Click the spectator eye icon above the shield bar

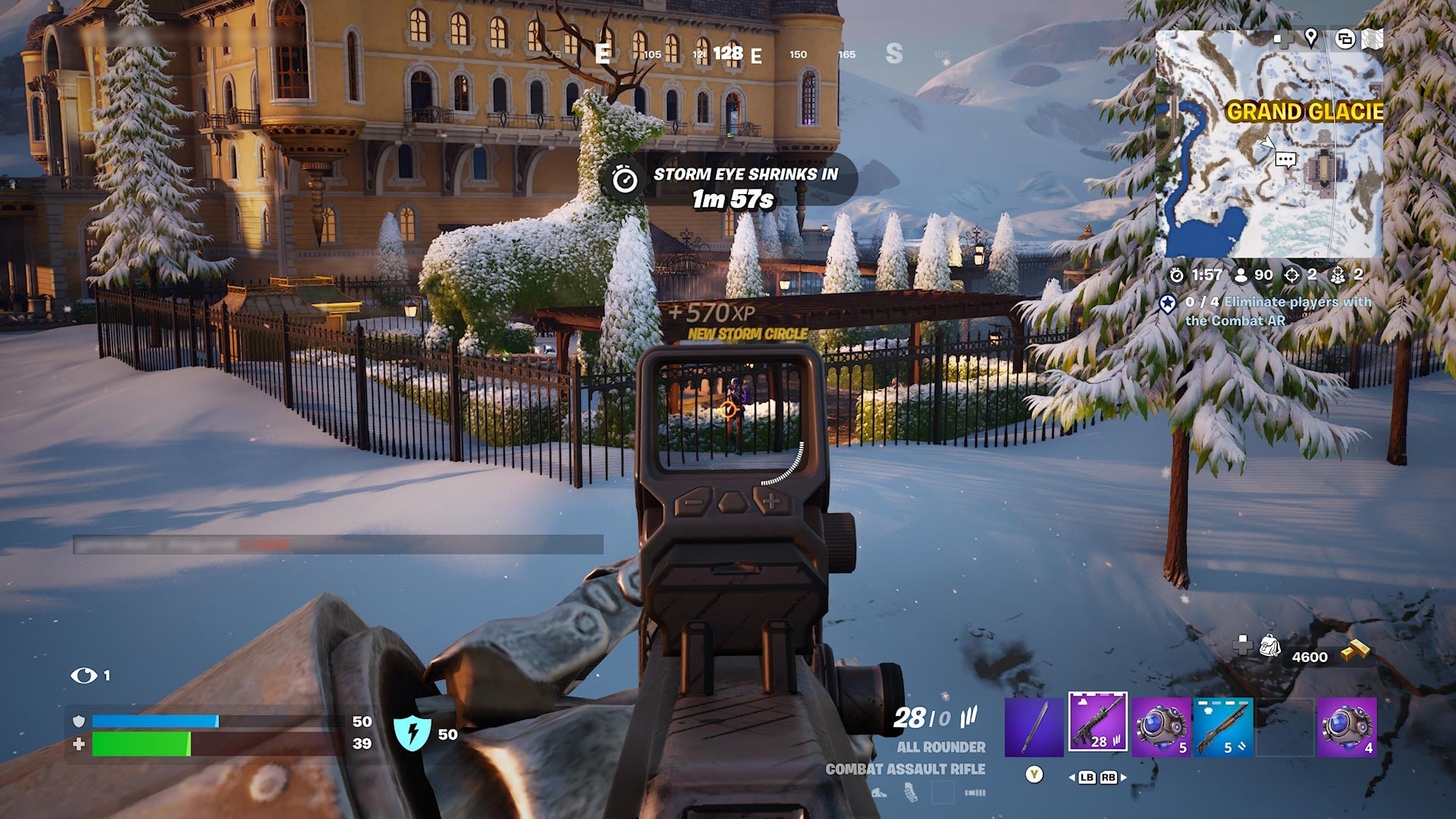(83, 673)
